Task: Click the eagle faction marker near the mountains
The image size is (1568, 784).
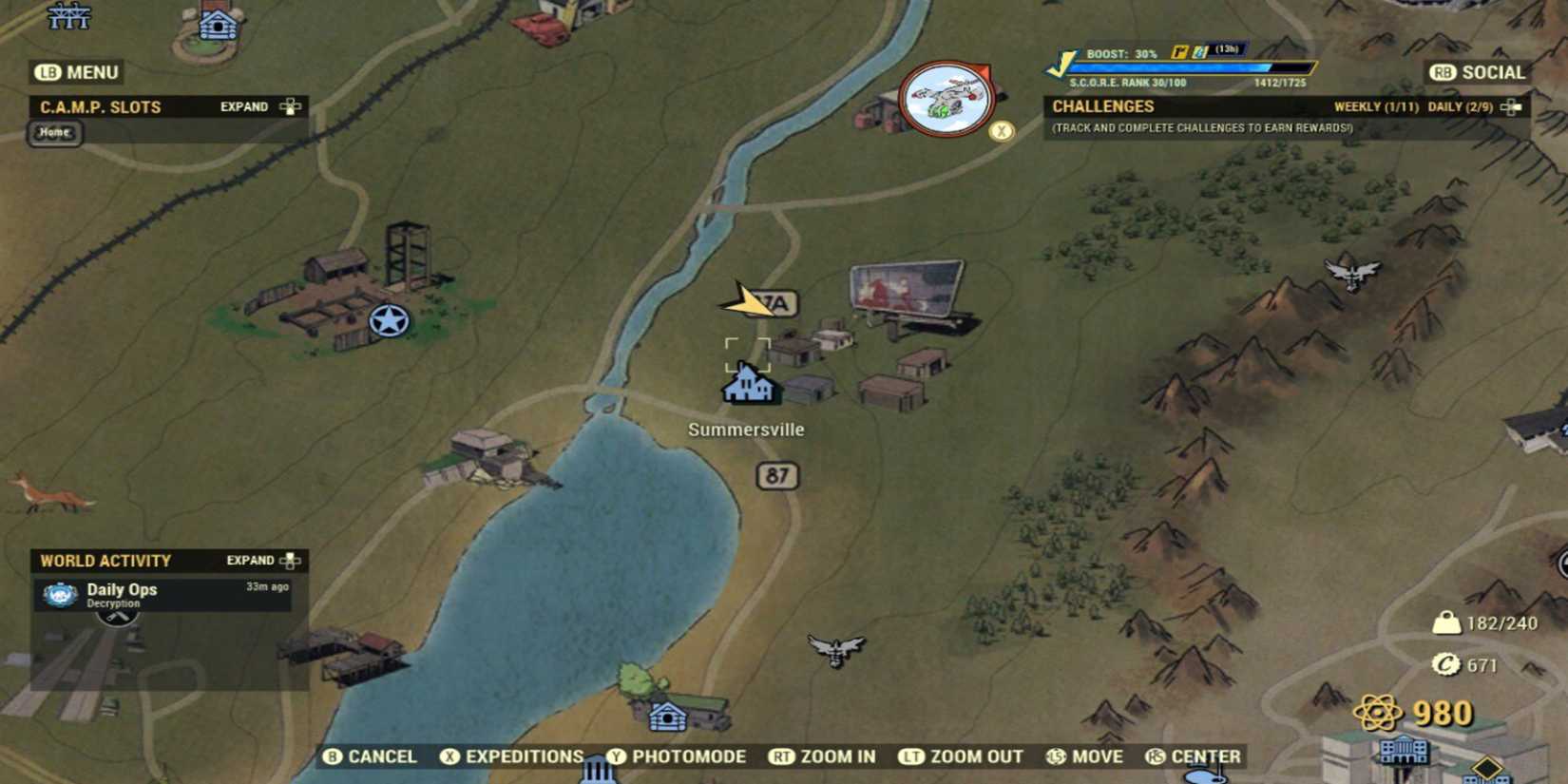Action: click(x=1351, y=272)
